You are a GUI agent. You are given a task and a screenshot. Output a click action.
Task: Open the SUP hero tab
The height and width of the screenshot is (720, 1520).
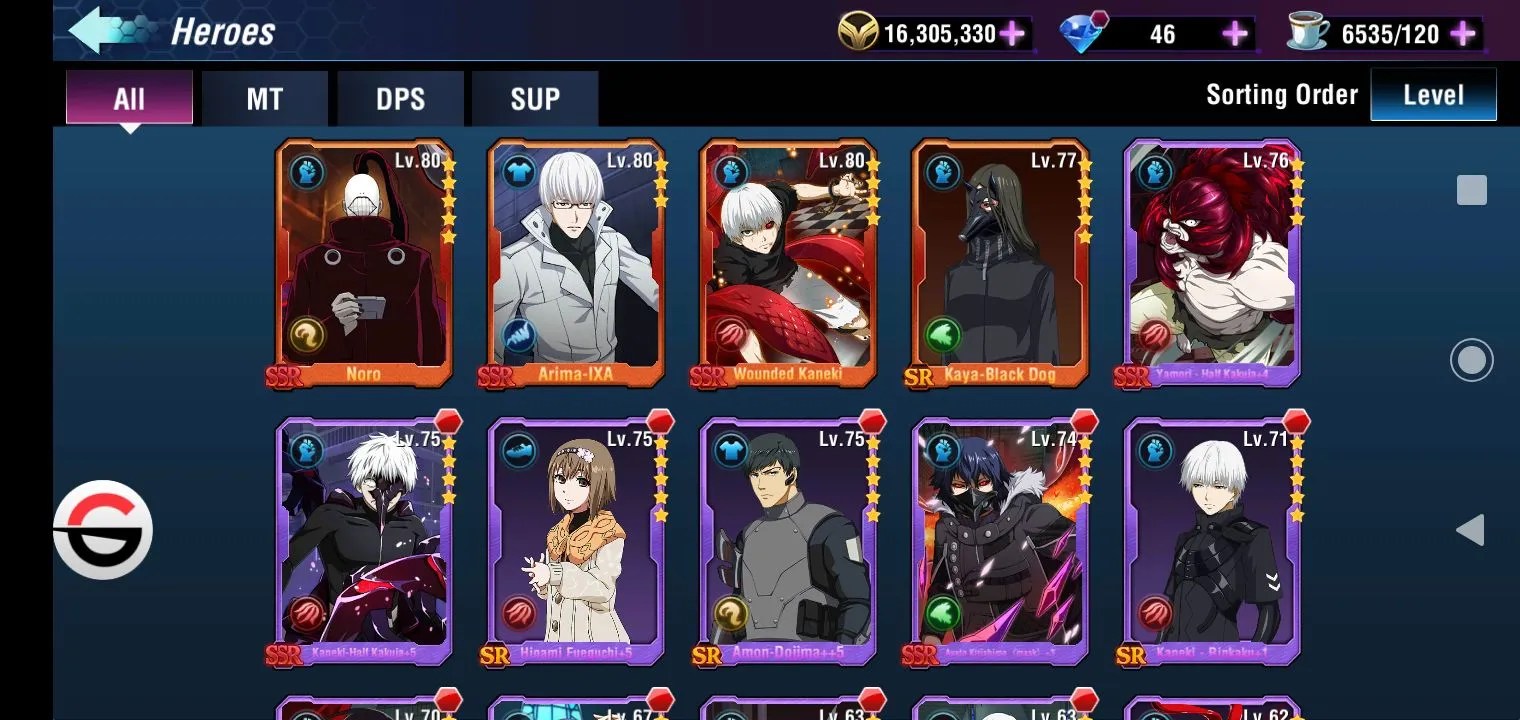pyautogui.click(x=535, y=99)
